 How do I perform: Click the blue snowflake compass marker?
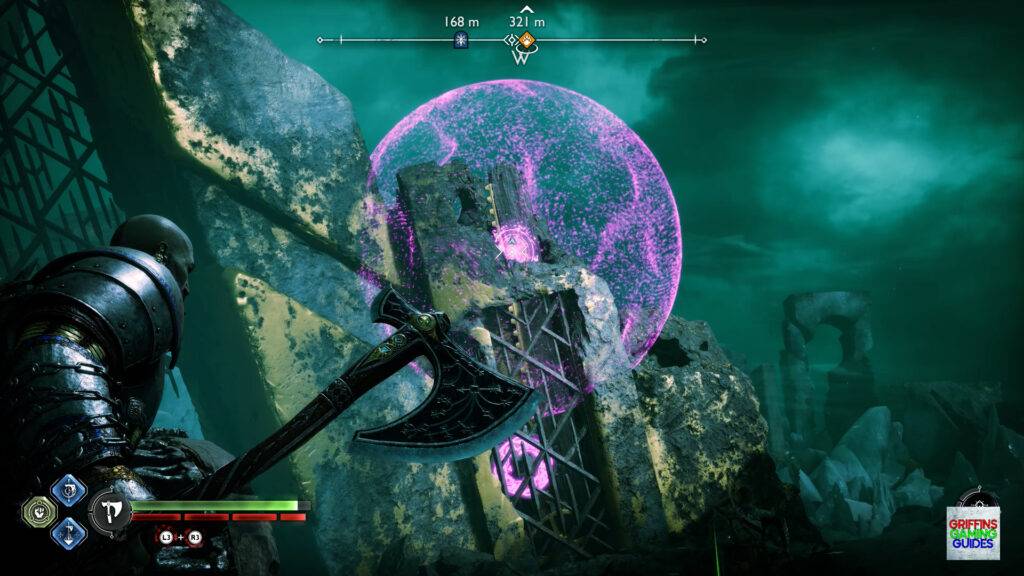pos(463,40)
